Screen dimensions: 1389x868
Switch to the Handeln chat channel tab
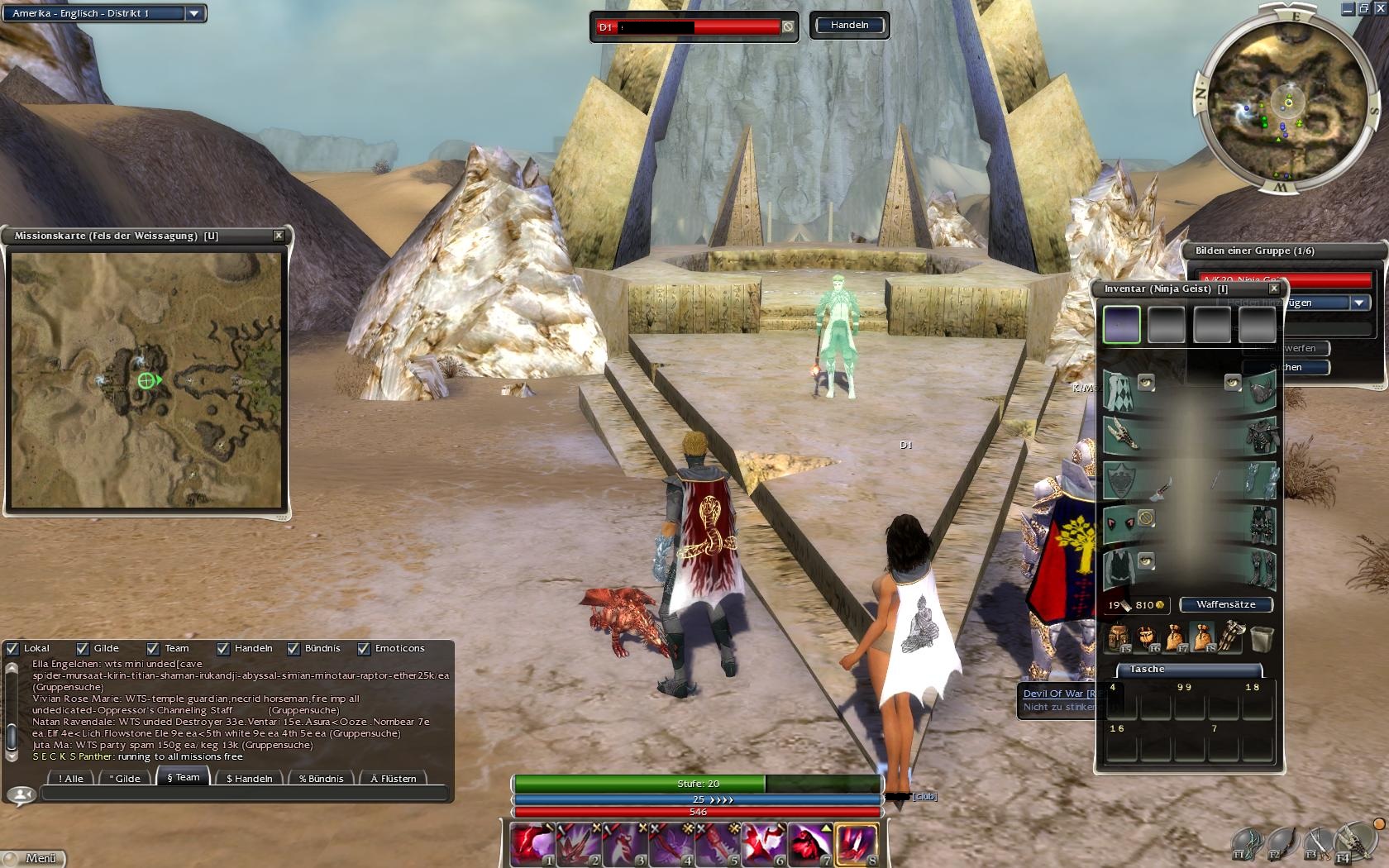coord(249,778)
